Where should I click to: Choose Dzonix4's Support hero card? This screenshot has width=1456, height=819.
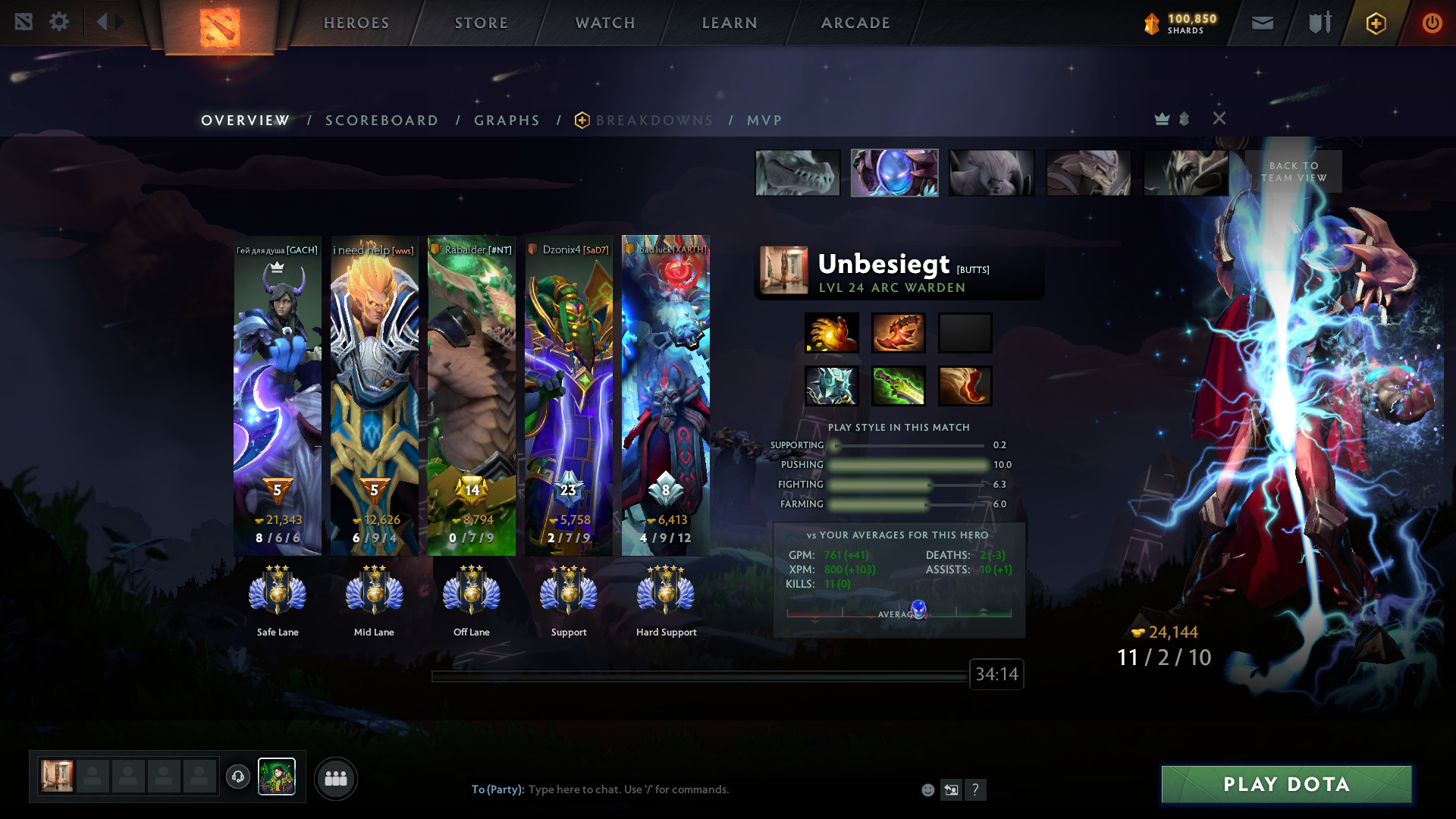[568, 394]
